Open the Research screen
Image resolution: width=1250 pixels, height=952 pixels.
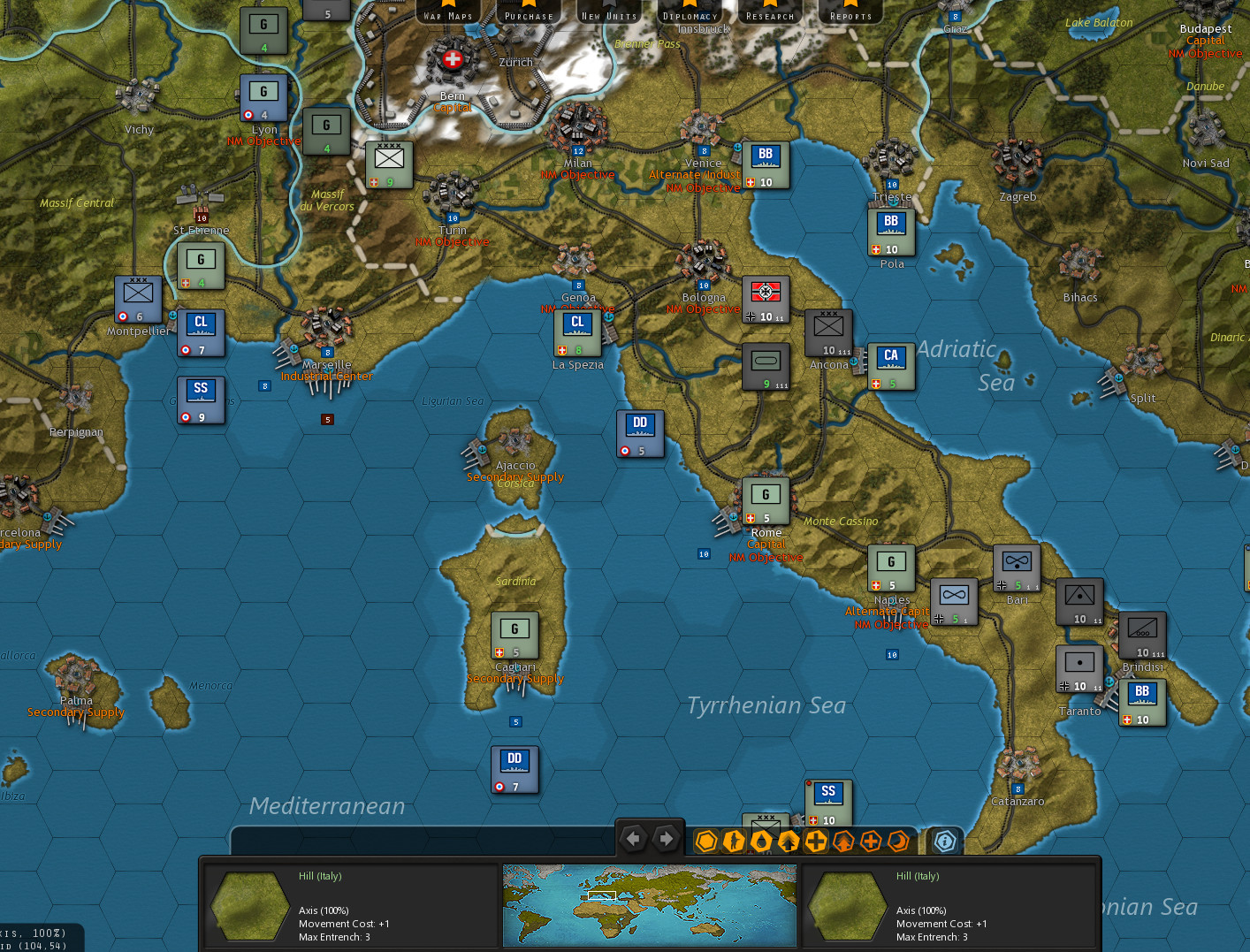pyautogui.click(x=769, y=12)
